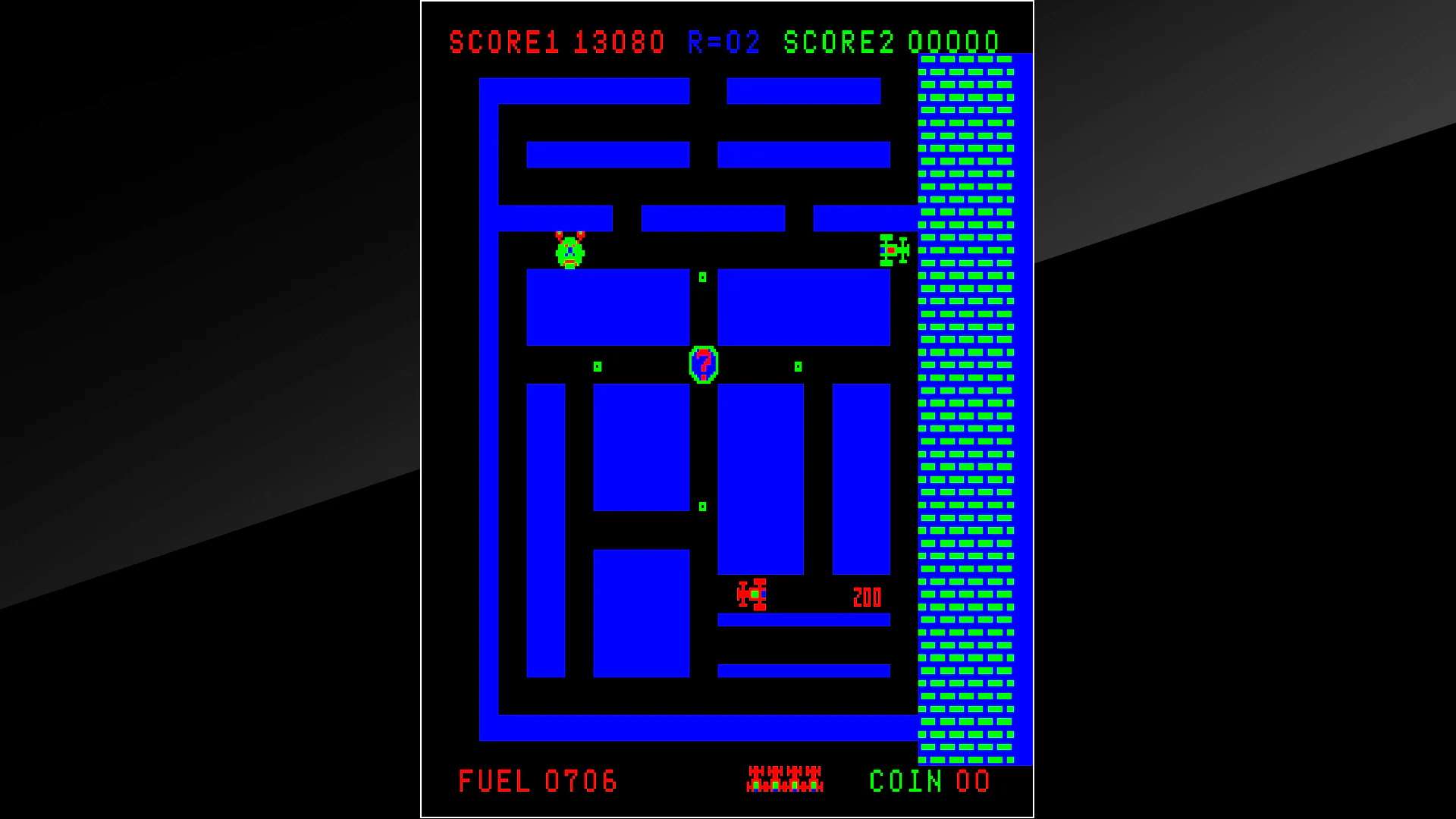Click the green pellet above the question mark
The width and height of the screenshot is (1456, 819).
701,278
